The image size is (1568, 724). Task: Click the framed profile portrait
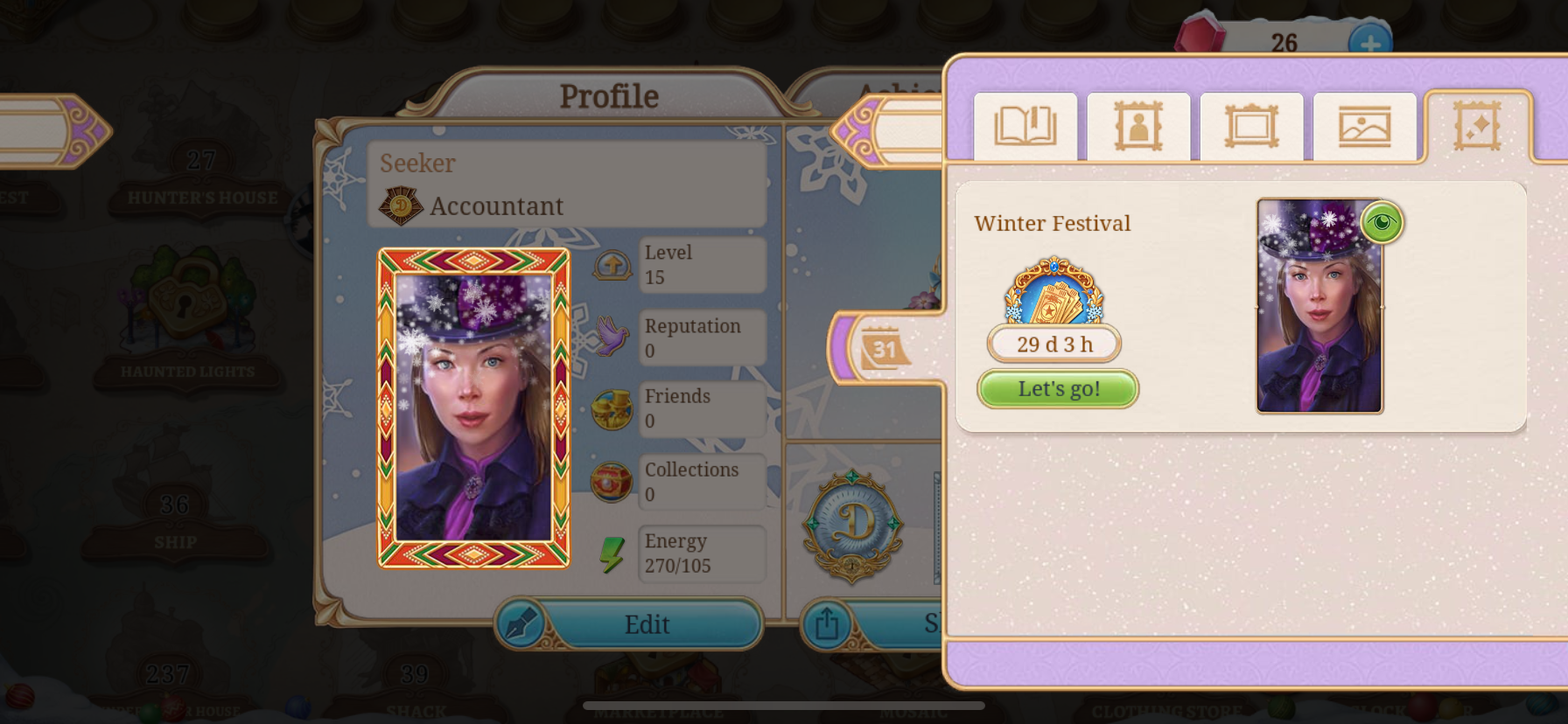(473, 407)
